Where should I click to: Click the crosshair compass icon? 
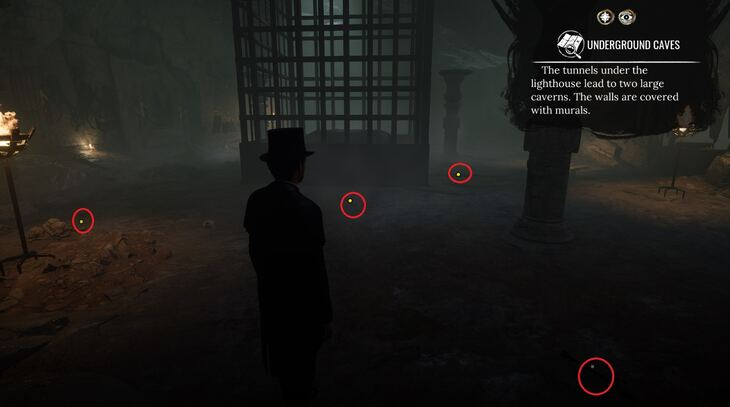tap(605, 16)
